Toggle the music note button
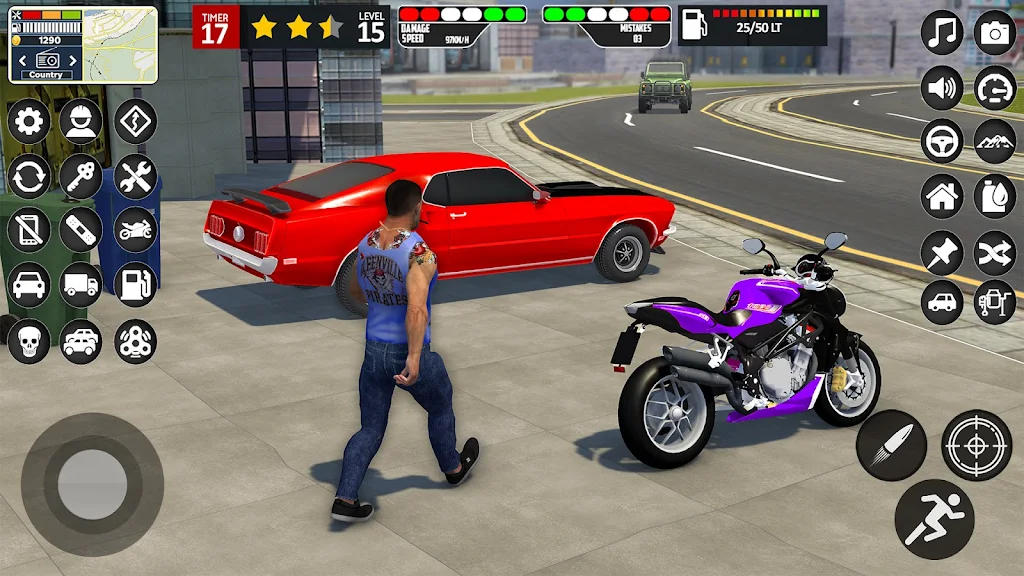The height and width of the screenshot is (576, 1024). [942, 33]
